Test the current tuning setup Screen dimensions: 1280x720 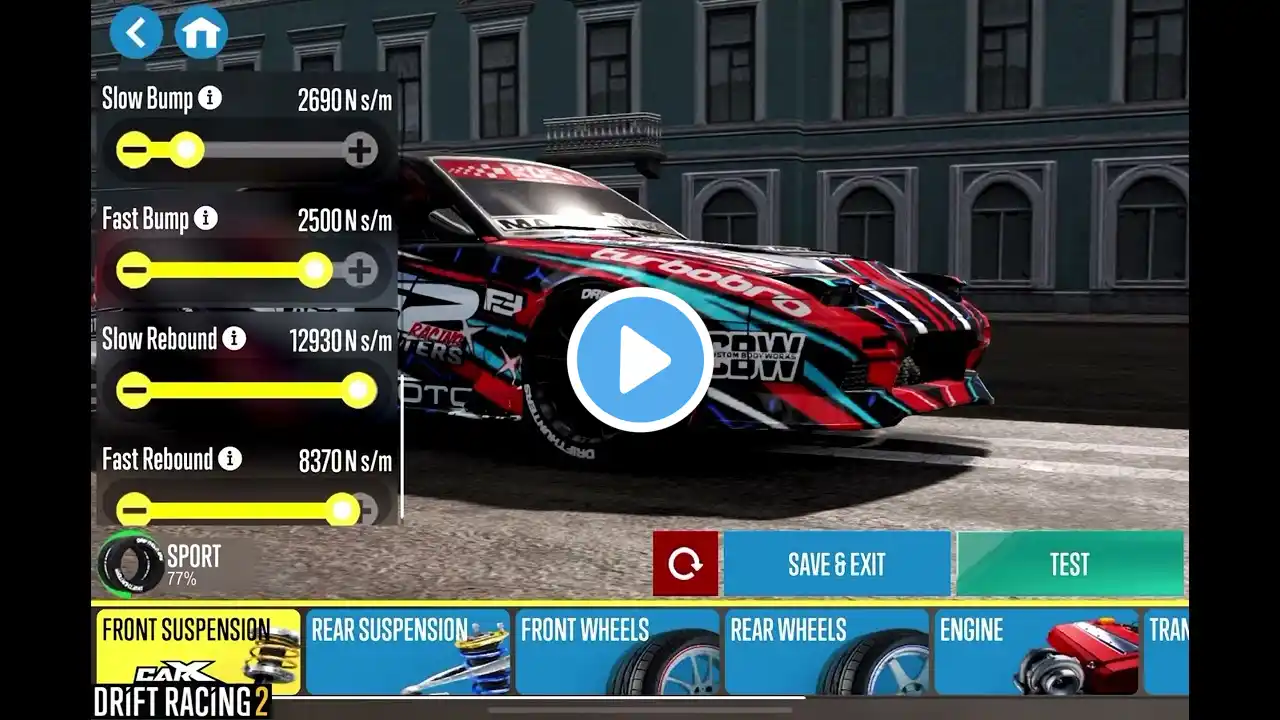coord(1069,564)
